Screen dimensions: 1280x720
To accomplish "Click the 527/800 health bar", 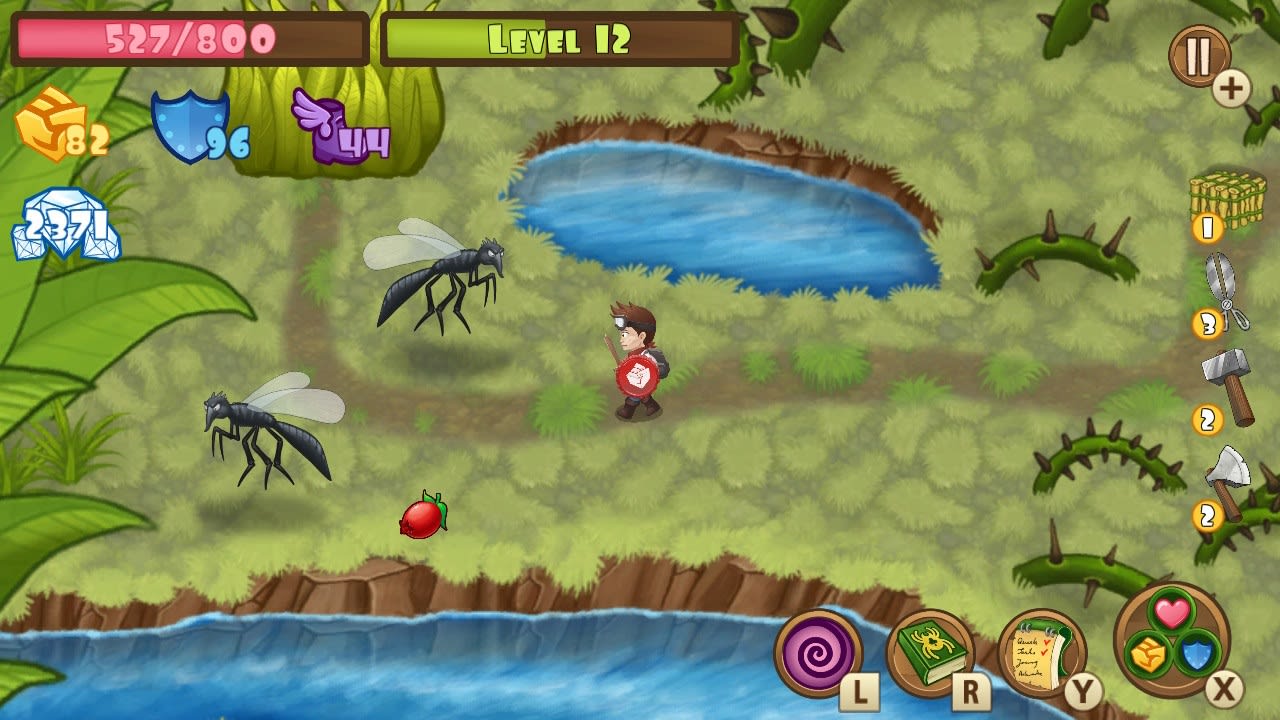I will coord(185,35).
